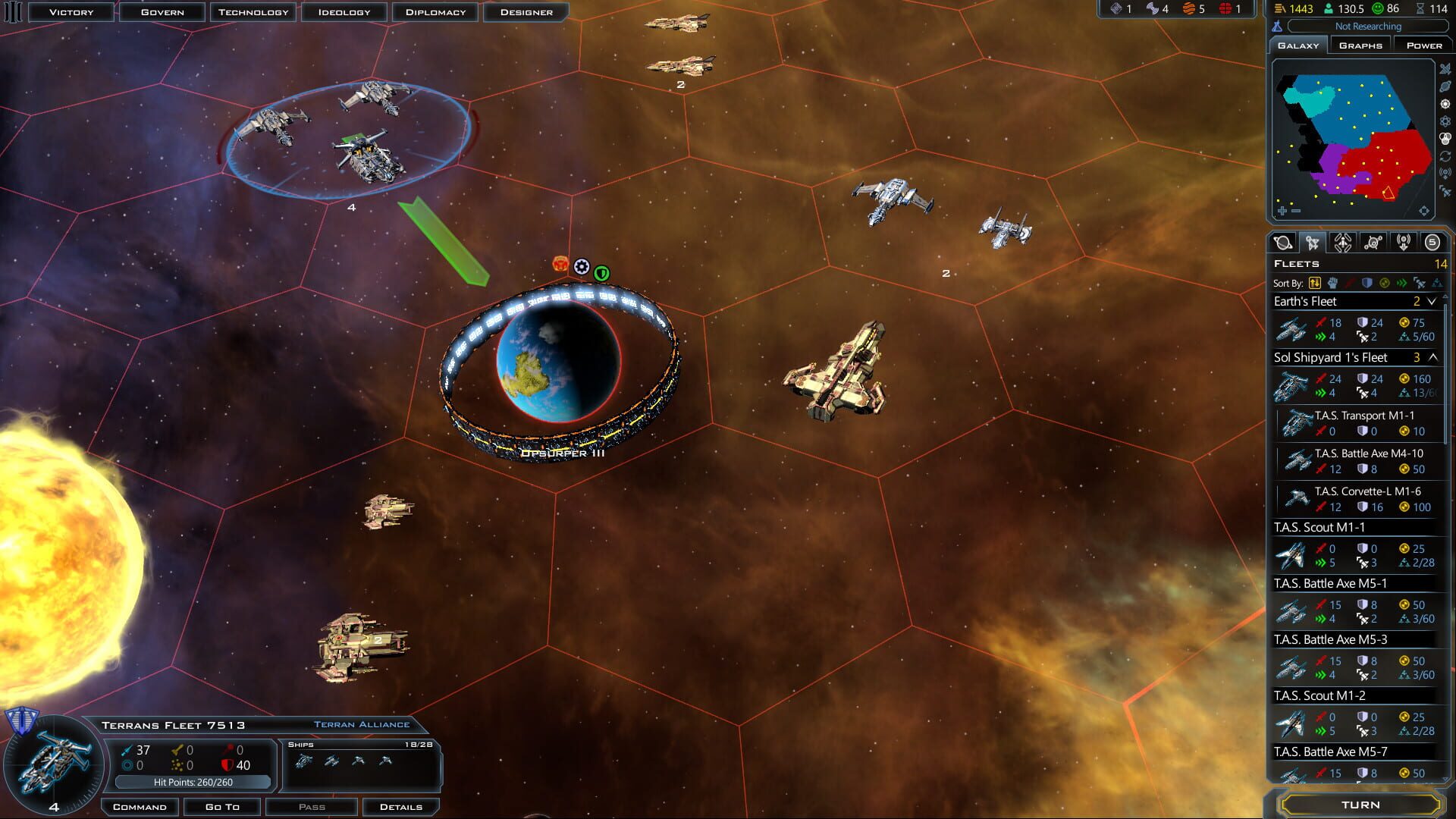Click the idle ships '5' circle icon
Screen dimensions: 1456x819
pyautogui.click(x=1434, y=243)
